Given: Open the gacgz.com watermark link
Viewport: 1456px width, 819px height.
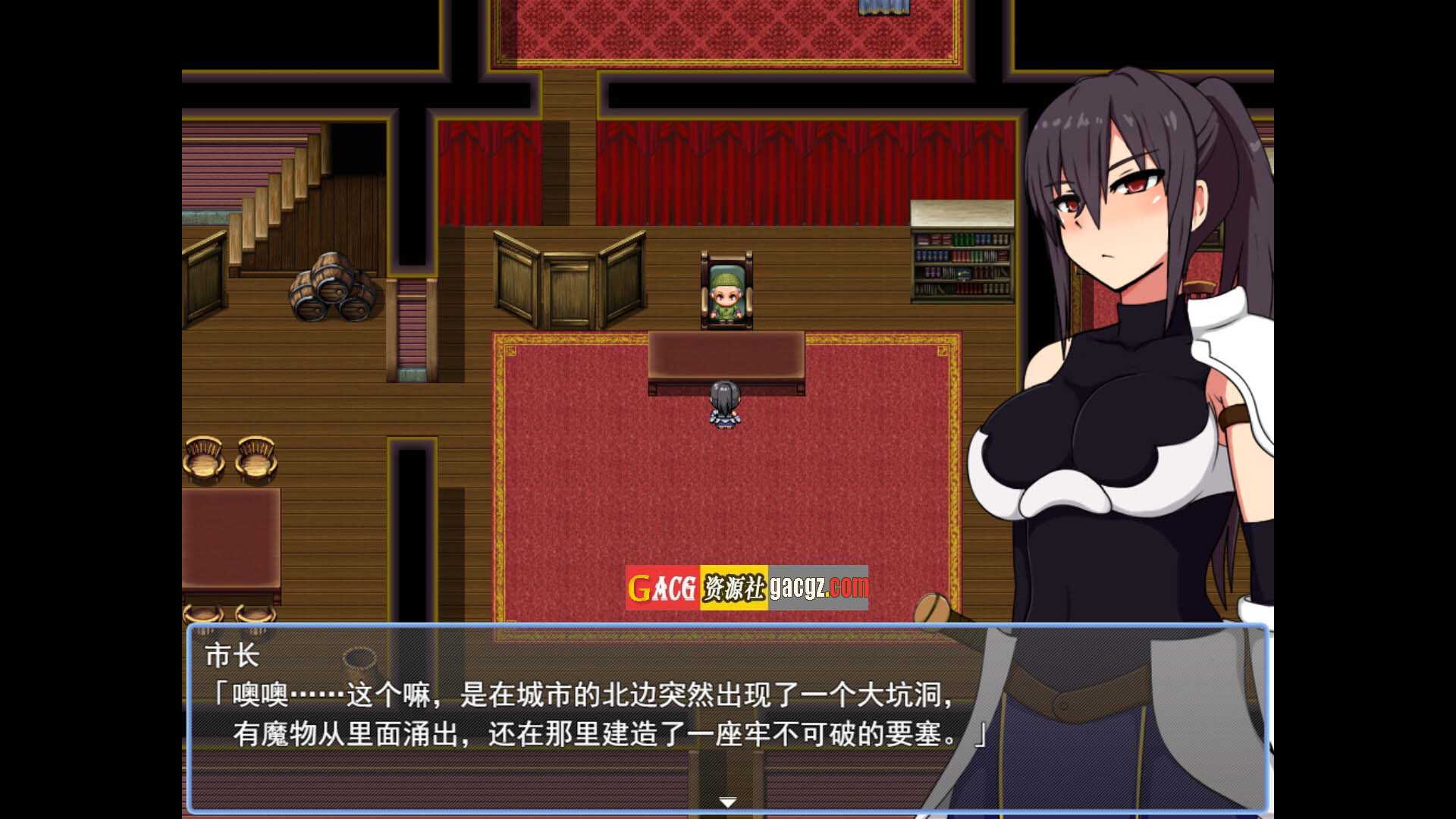Looking at the screenshot, I should point(818,587).
